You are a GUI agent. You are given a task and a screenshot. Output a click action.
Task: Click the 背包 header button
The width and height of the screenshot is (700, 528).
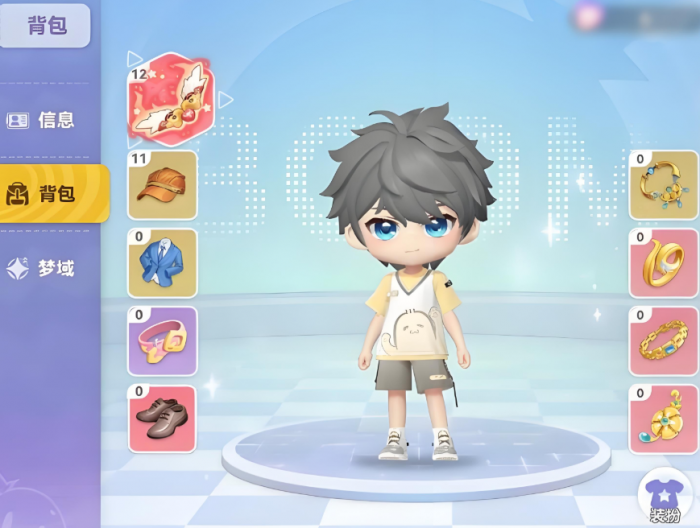point(45,25)
